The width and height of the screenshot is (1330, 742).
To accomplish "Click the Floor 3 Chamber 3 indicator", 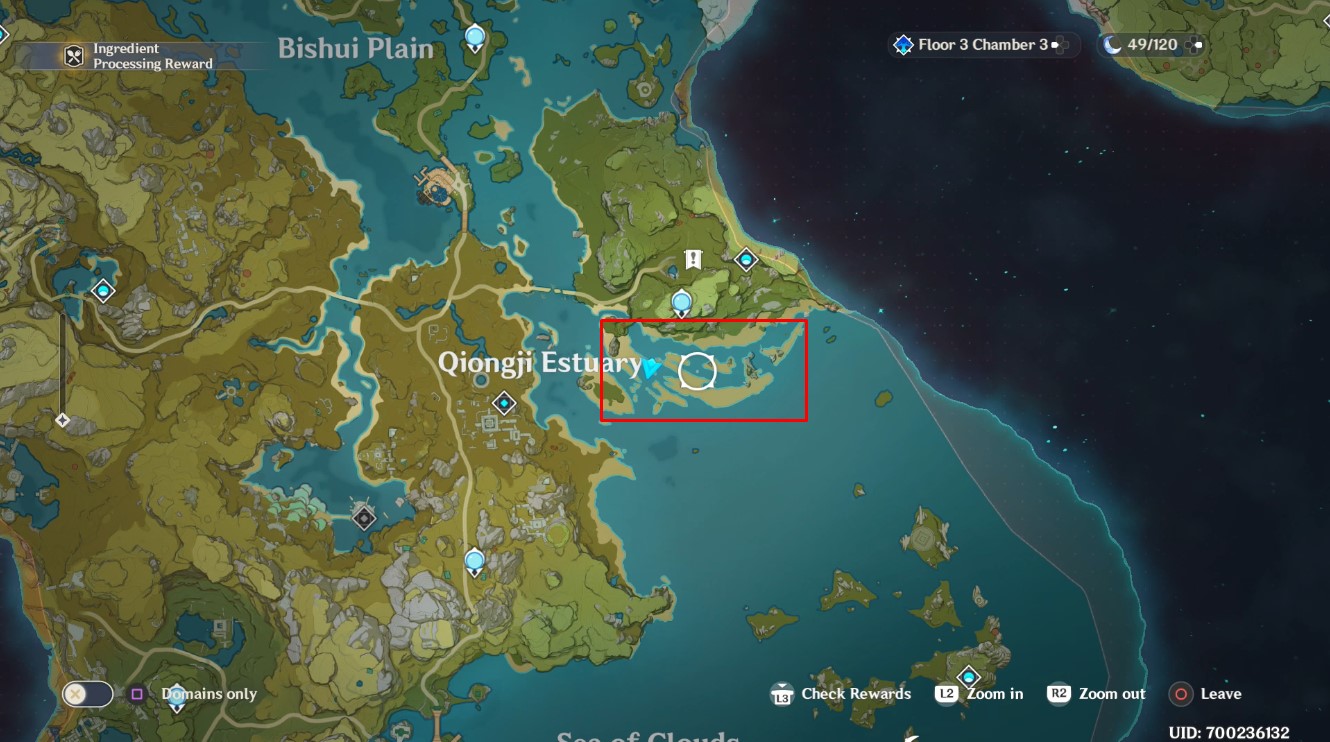I will [983, 44].
